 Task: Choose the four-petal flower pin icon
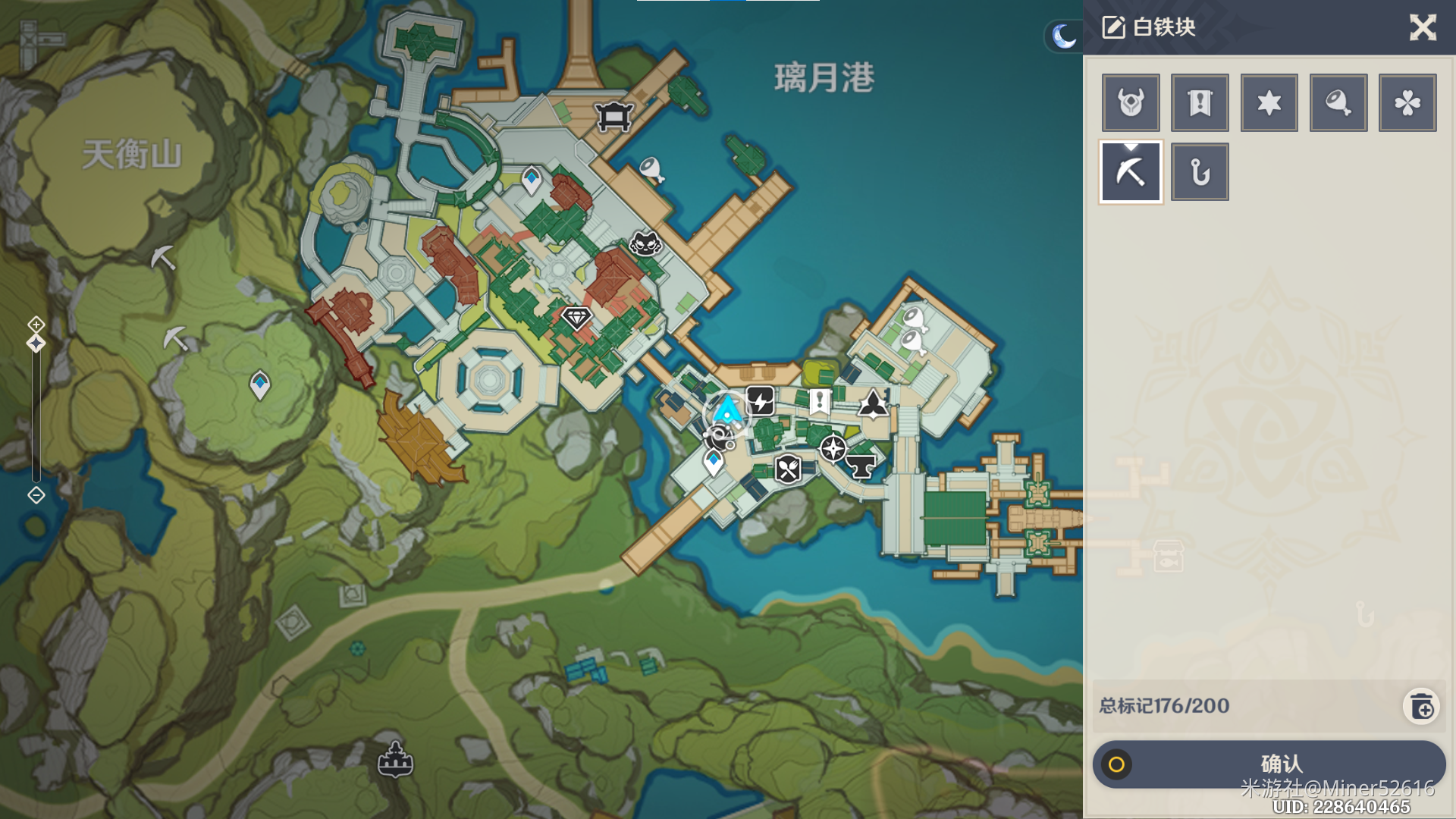click(x=1407, y=103)
